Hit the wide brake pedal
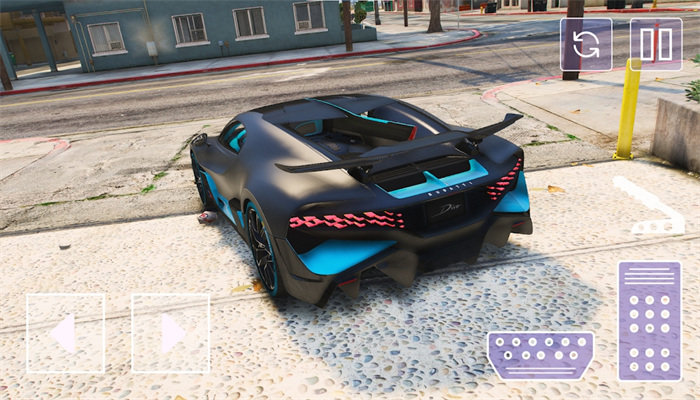 (540, 355)
